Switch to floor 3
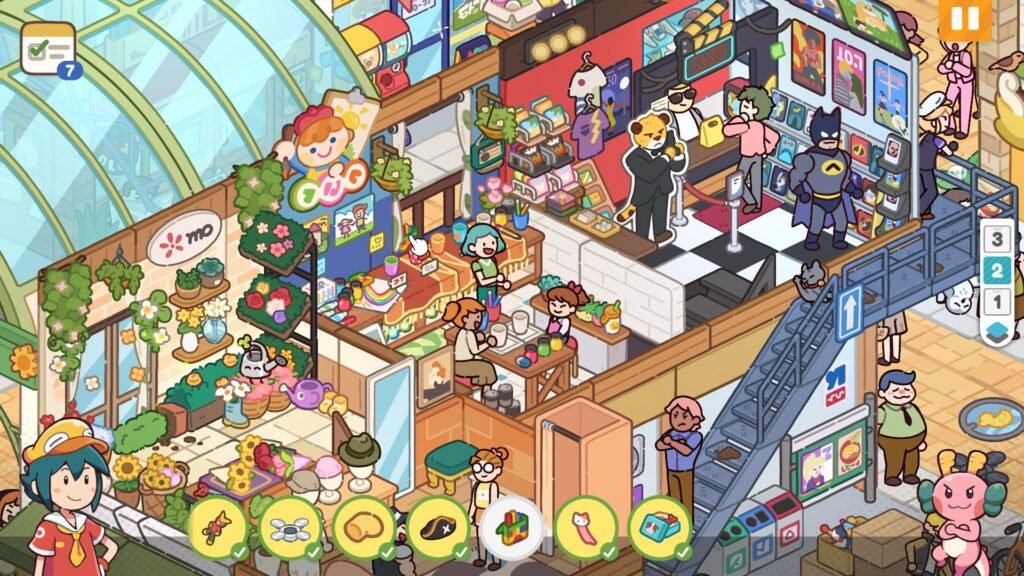Screen dimensions: 1024x576 [996, 240]
